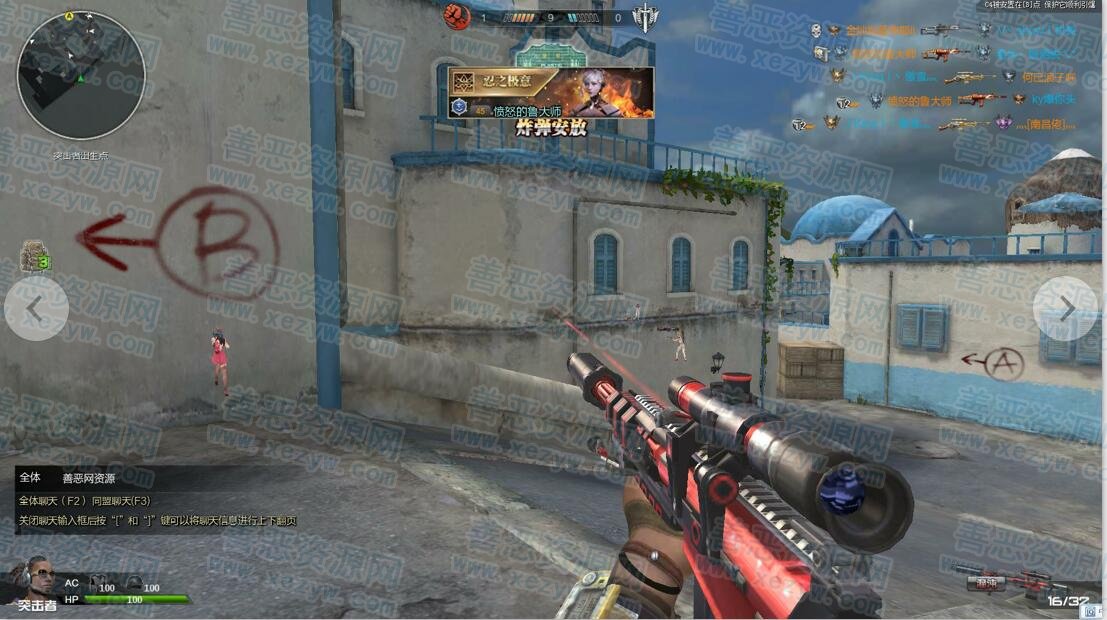1107x620 pixels.
Task: Advance to the next image with the right arrow
Action: [1066, 309]
